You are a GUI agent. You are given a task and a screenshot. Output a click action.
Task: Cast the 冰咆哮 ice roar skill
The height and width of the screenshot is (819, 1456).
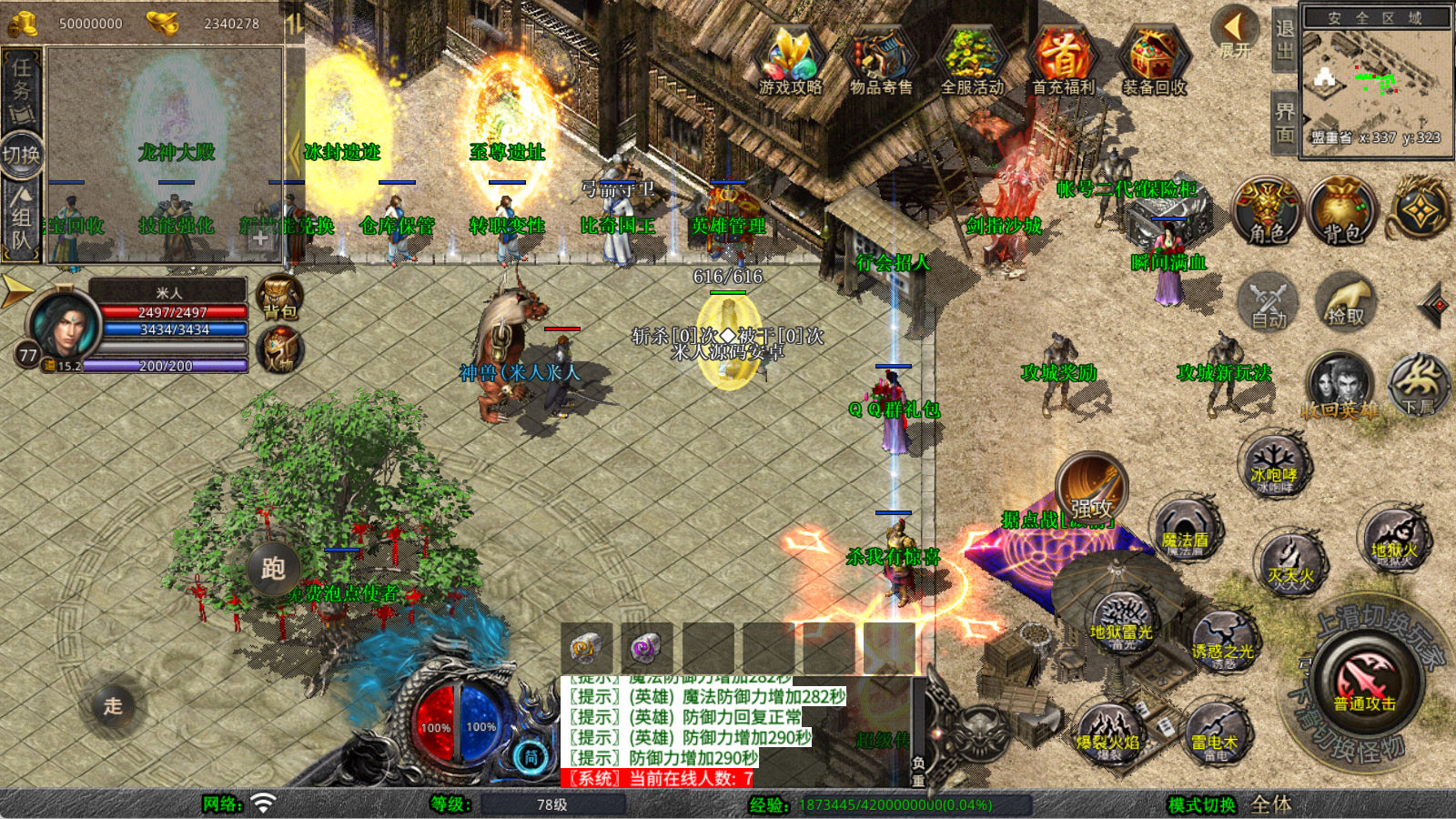tap(1274, 467)
